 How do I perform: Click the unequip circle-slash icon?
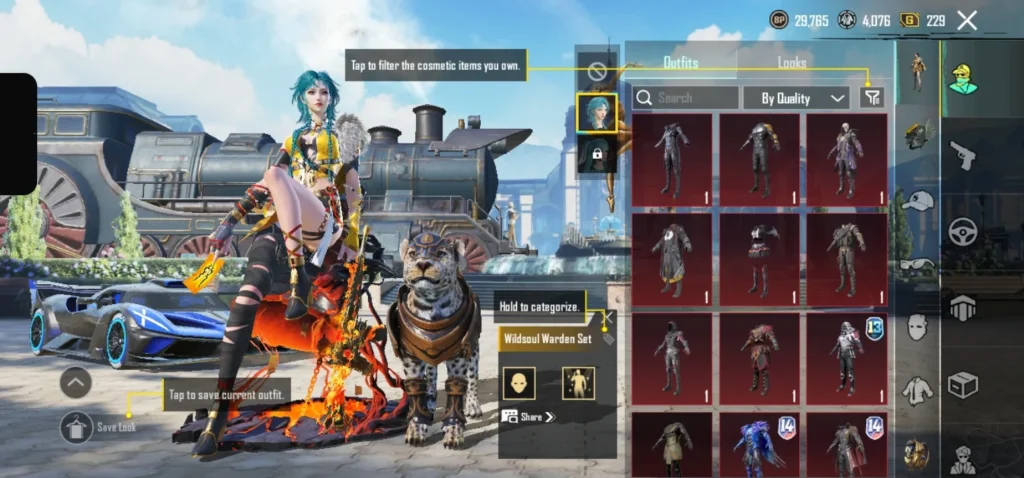597,71
